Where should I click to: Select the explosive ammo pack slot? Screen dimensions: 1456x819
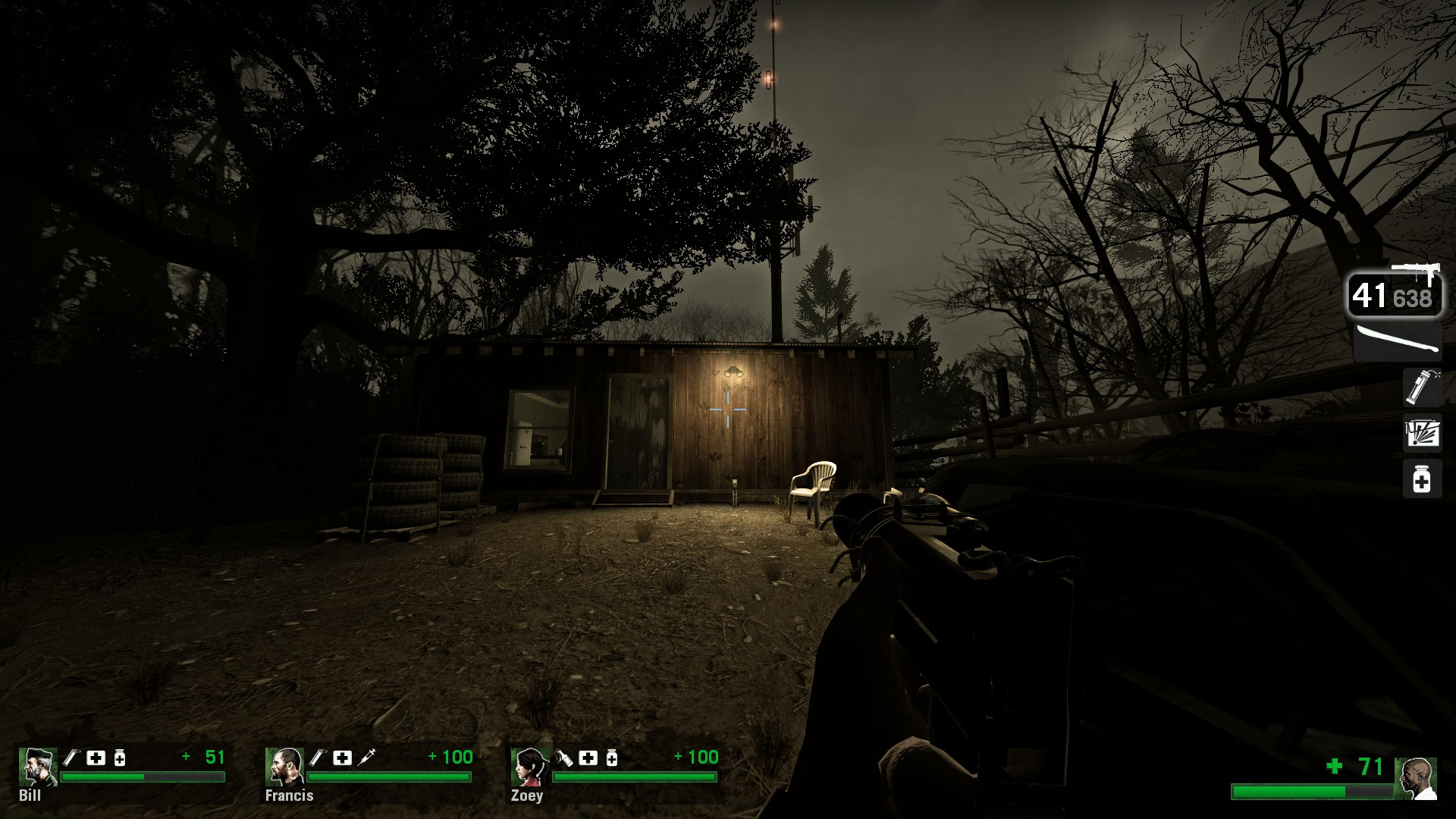coord(1421,433)
